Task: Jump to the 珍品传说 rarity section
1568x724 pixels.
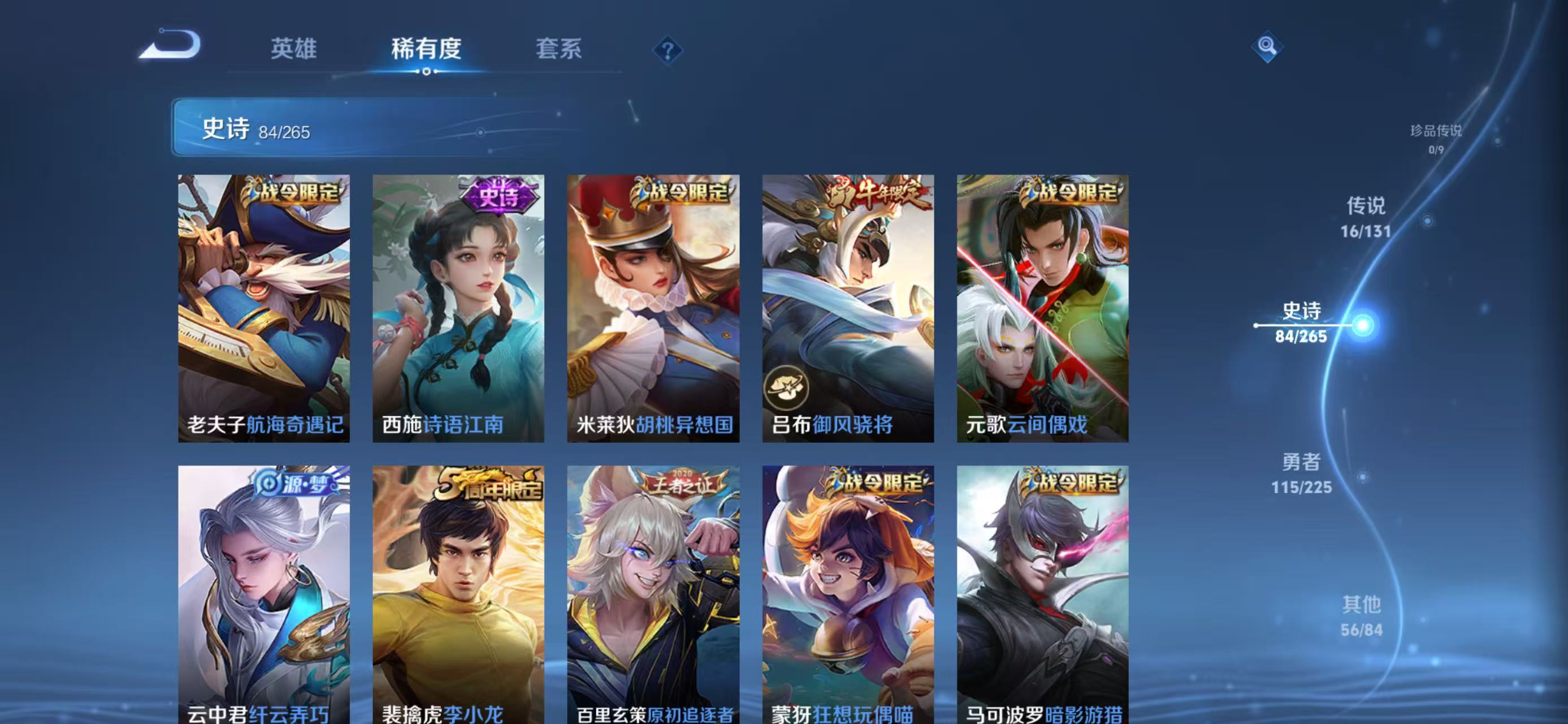Action: pyautogui.click(x=1435, y=137)
